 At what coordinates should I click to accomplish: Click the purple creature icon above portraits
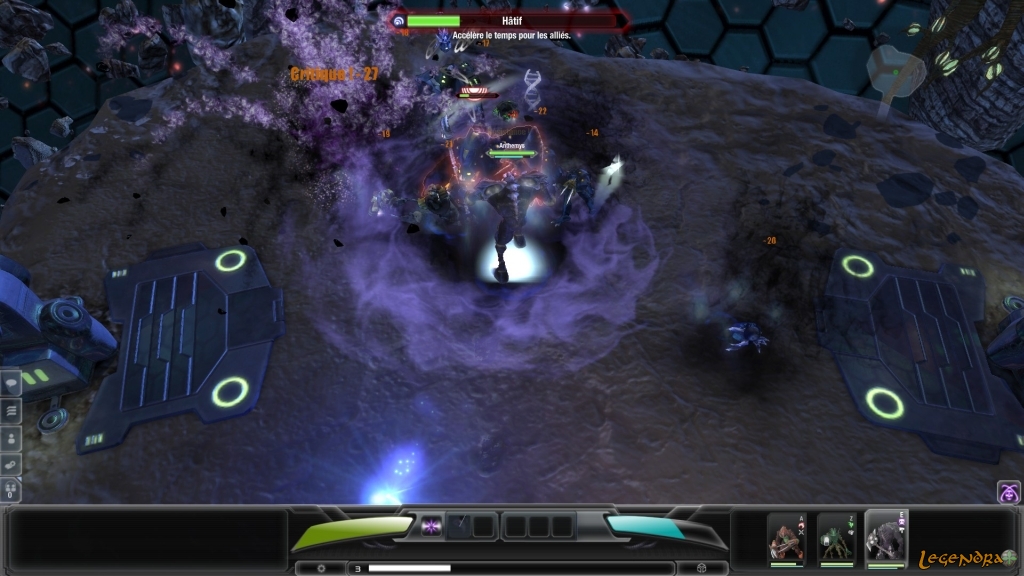1008,492
